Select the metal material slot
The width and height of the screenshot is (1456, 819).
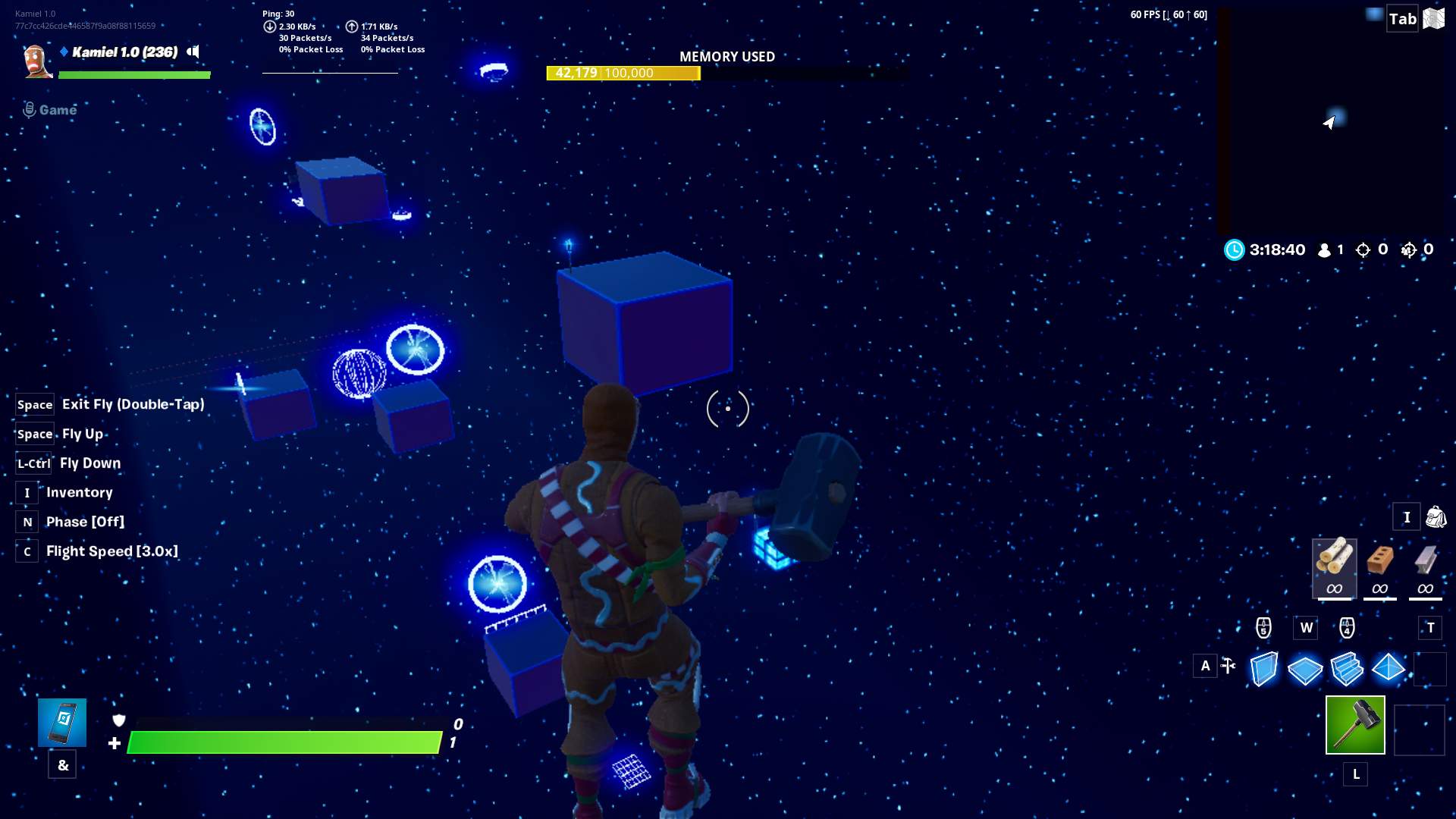(x=1424, y=567)
